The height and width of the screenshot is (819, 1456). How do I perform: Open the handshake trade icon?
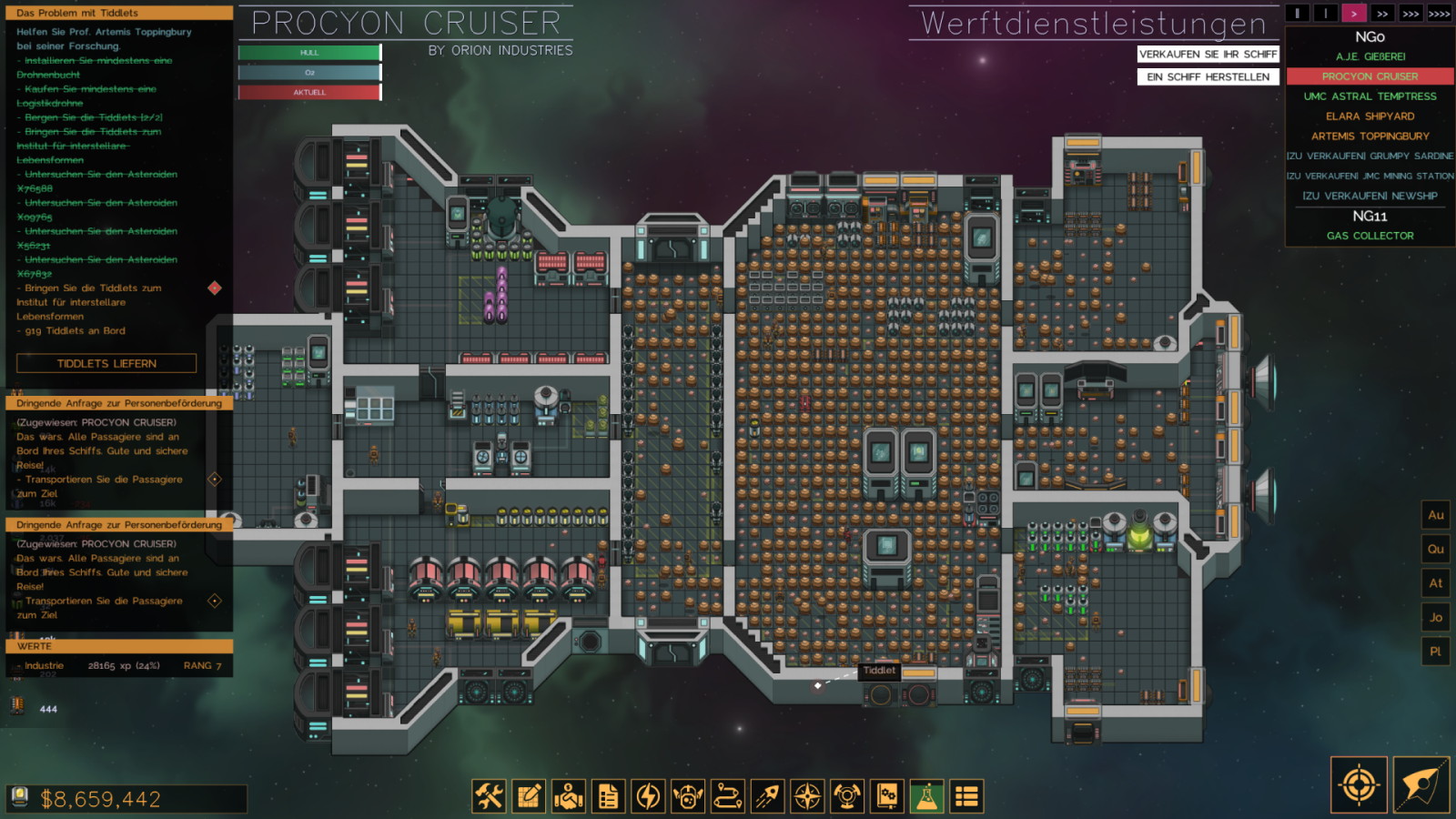[569, 796]
